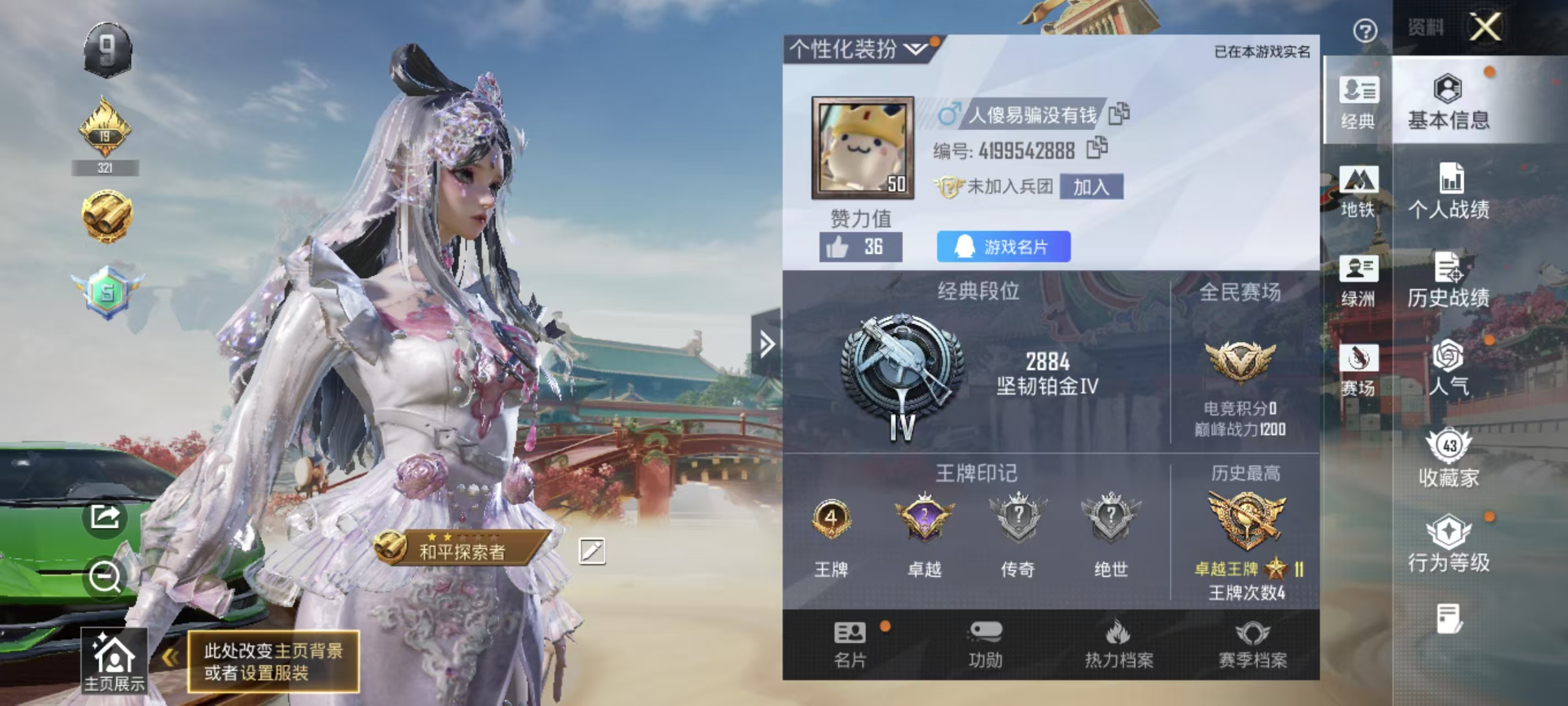Screen dimensions: 1568x706
Task: Open the 个性化装扮 dropdown
Action: click(858, 49)
